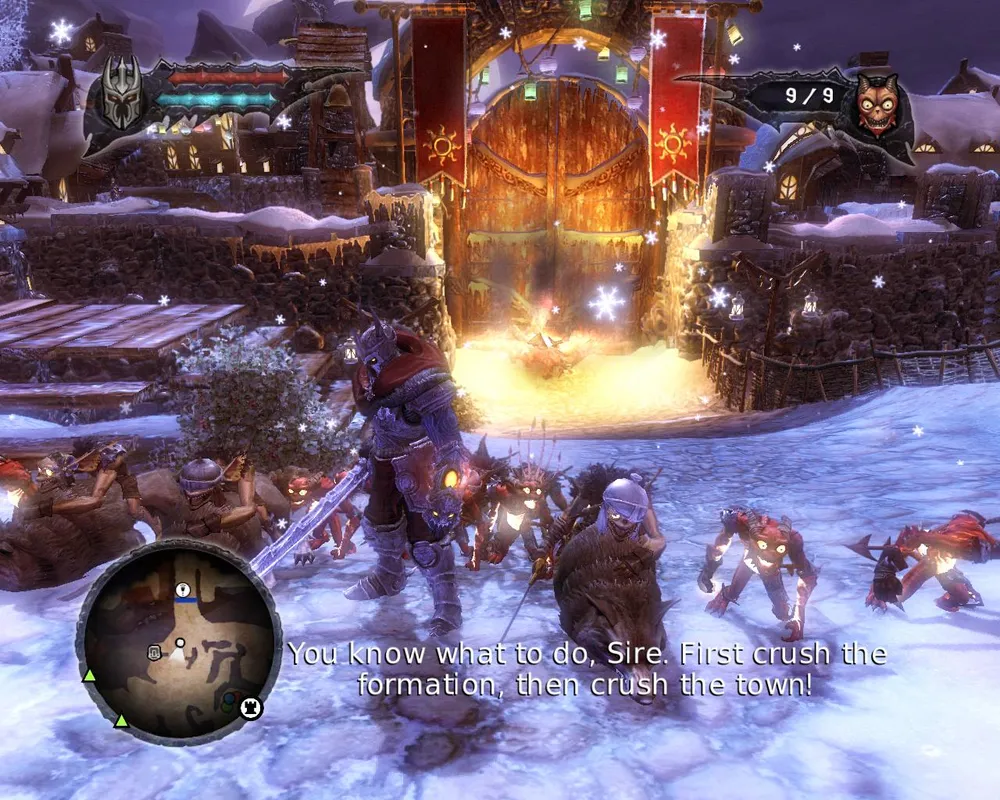
Task: Select the black tower marker on the minimap
Action: coord(252,707)
